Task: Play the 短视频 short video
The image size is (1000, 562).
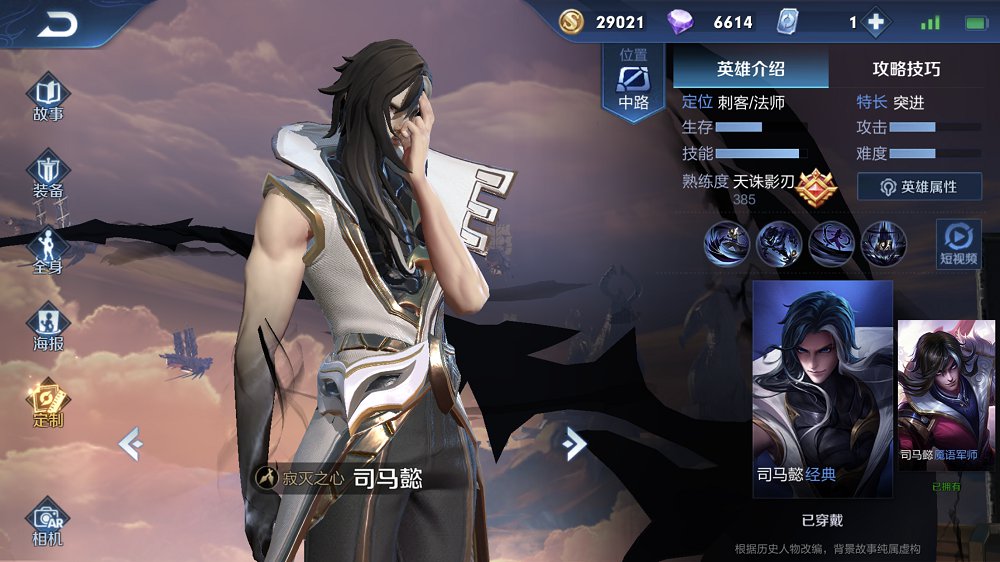Action: click(x=958, y=245)
